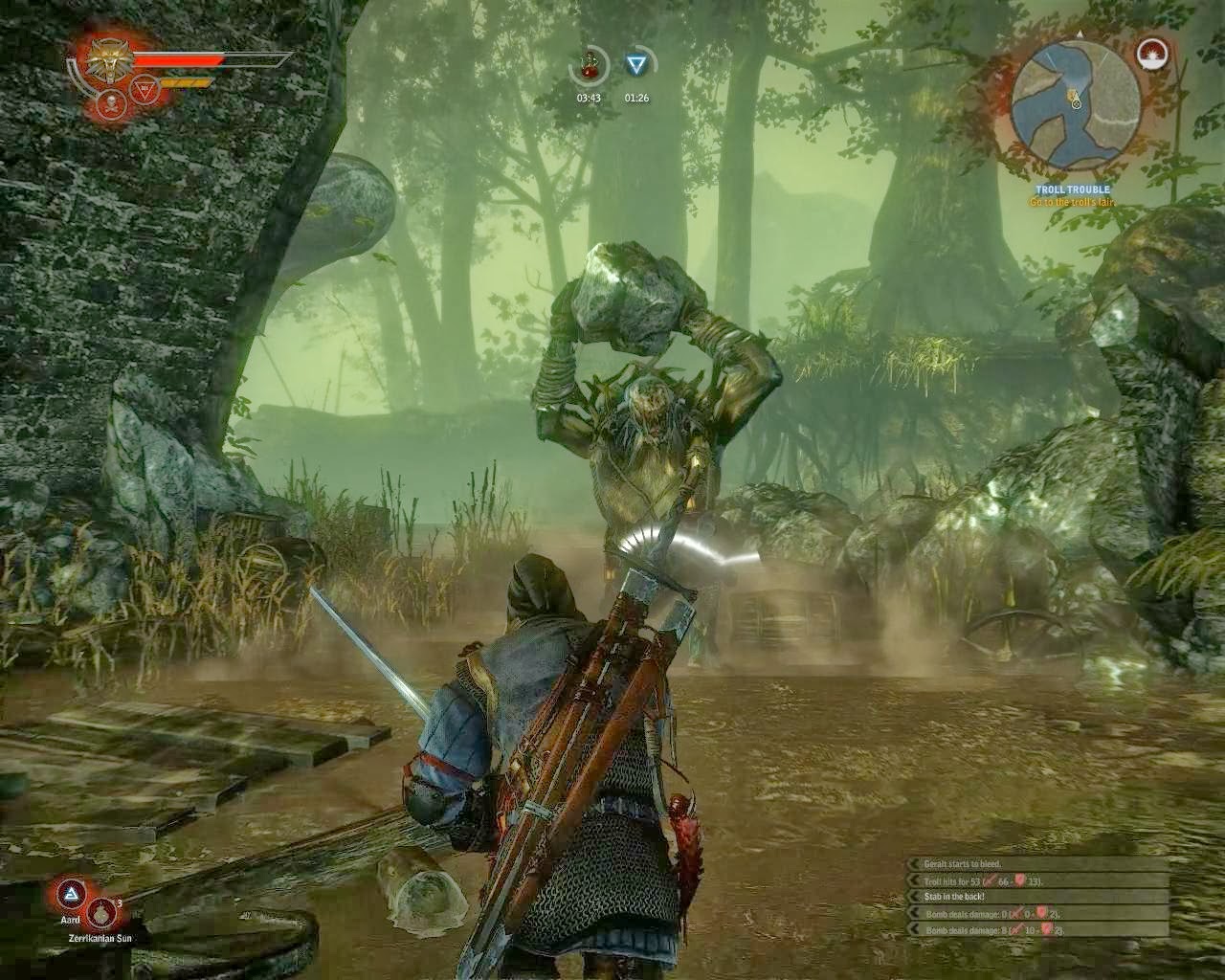Click the sun icon beside the minimap
This screenshot has width=1225, height=980.
pyautogui.click(x=1152, y=55)
